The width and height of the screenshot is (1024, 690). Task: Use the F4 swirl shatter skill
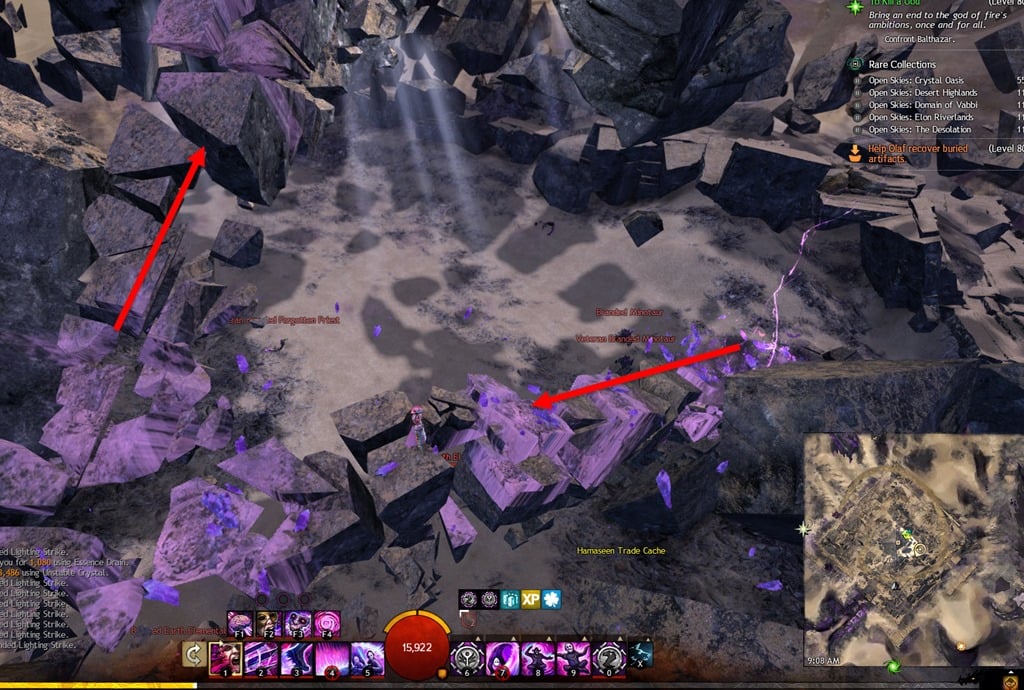[x=328, y=623]
